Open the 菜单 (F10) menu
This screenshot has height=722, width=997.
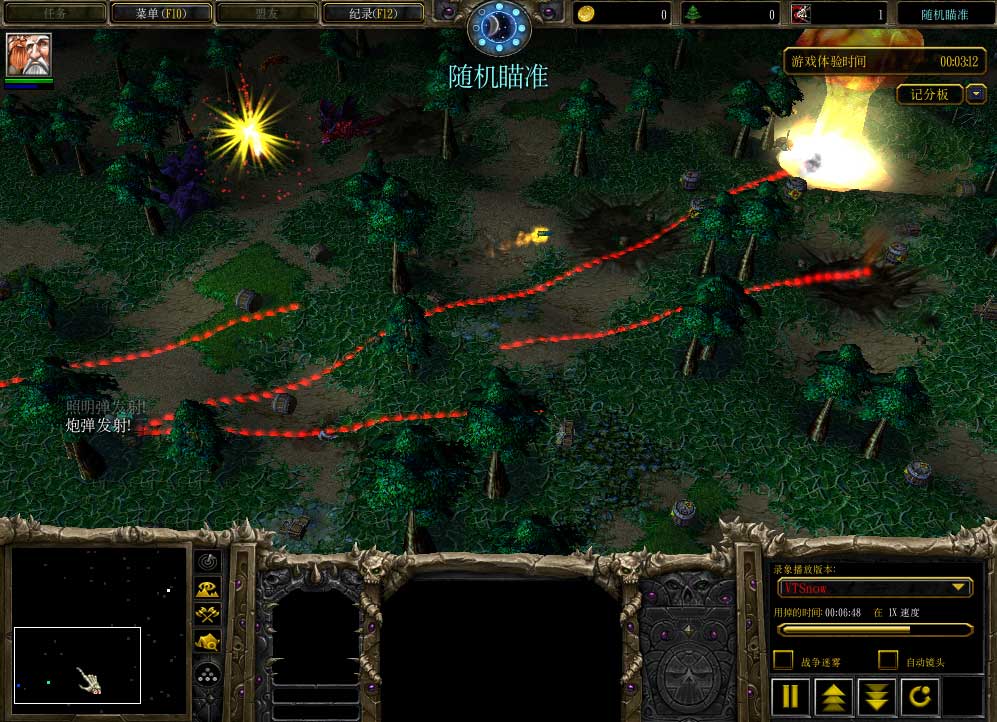tap(160, 13)
